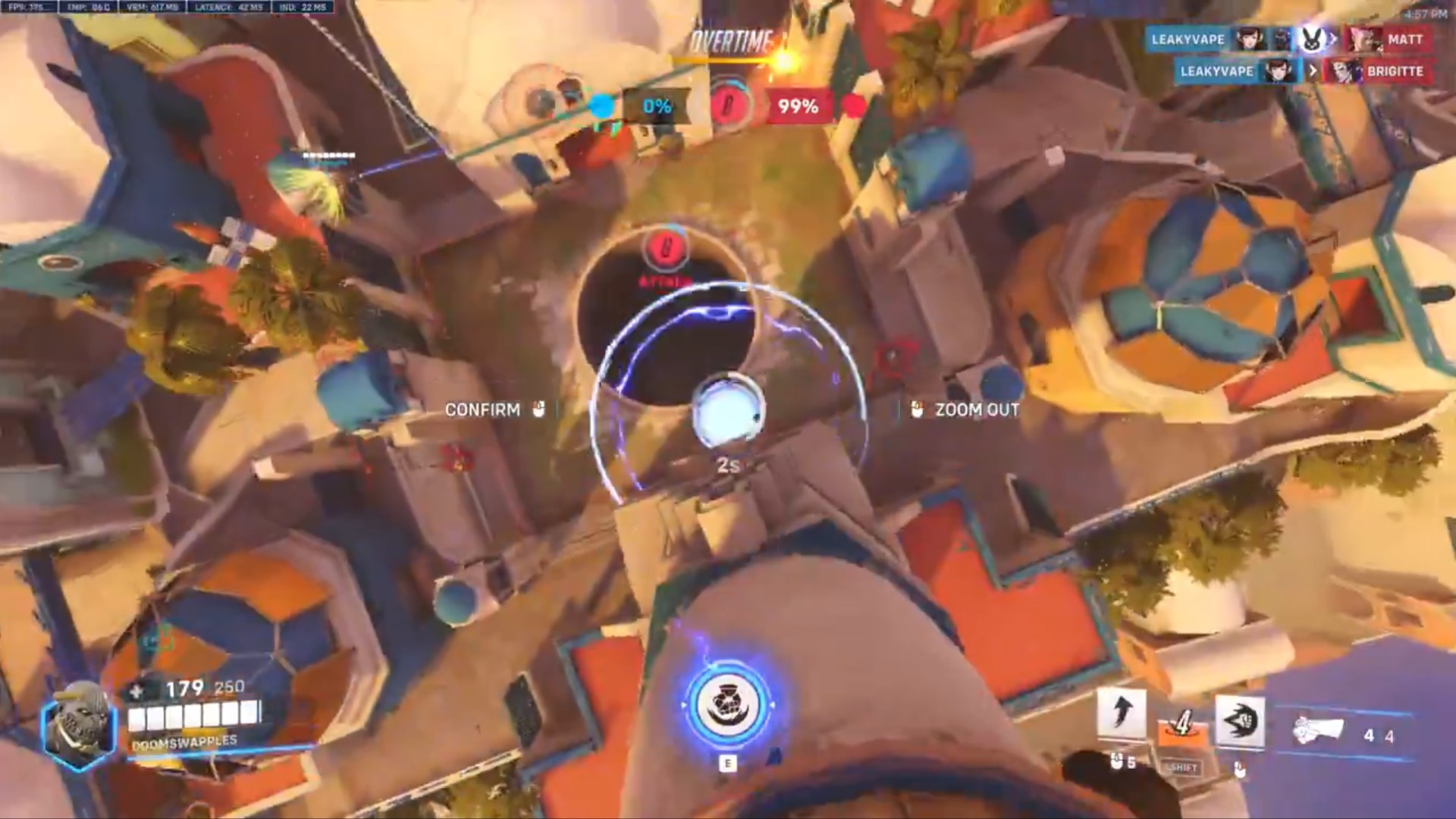Click the objective capture marker above the well
1456x819 pixels.
tap(666, 246)
